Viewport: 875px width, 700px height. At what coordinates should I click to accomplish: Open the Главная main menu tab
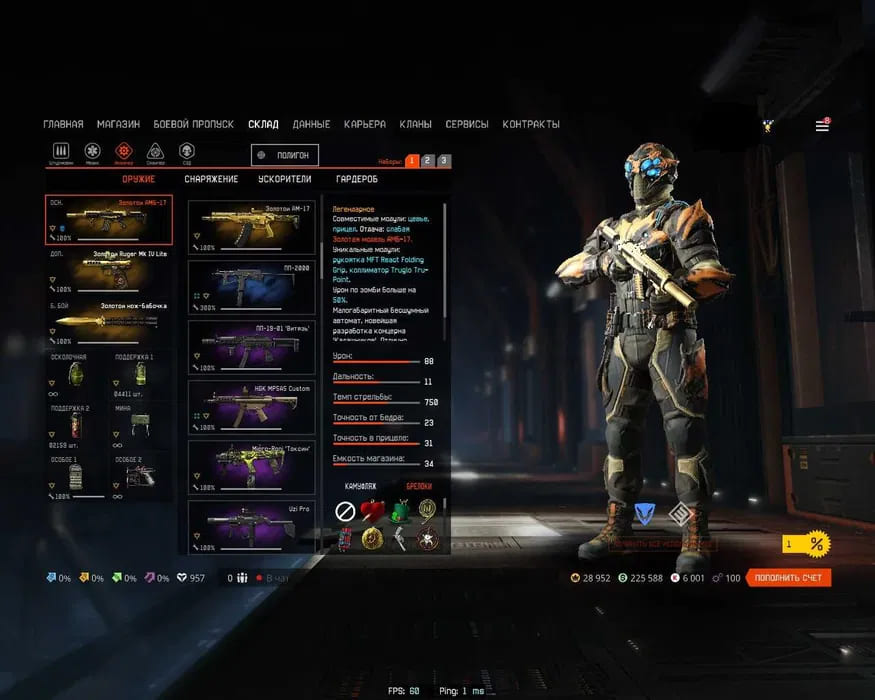pyautogui.click(x=63, y=124)
